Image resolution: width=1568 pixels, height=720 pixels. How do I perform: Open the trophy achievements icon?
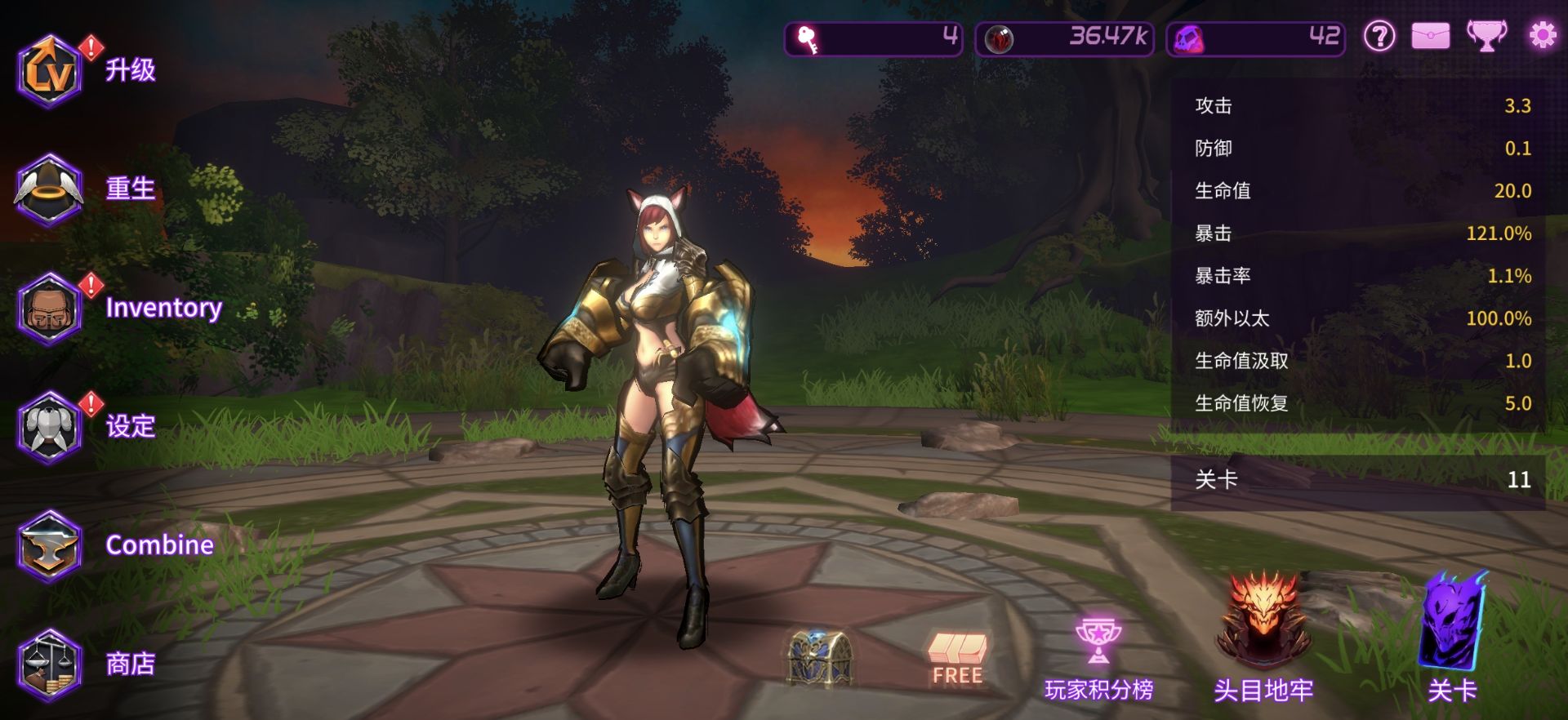[1486, 37]
